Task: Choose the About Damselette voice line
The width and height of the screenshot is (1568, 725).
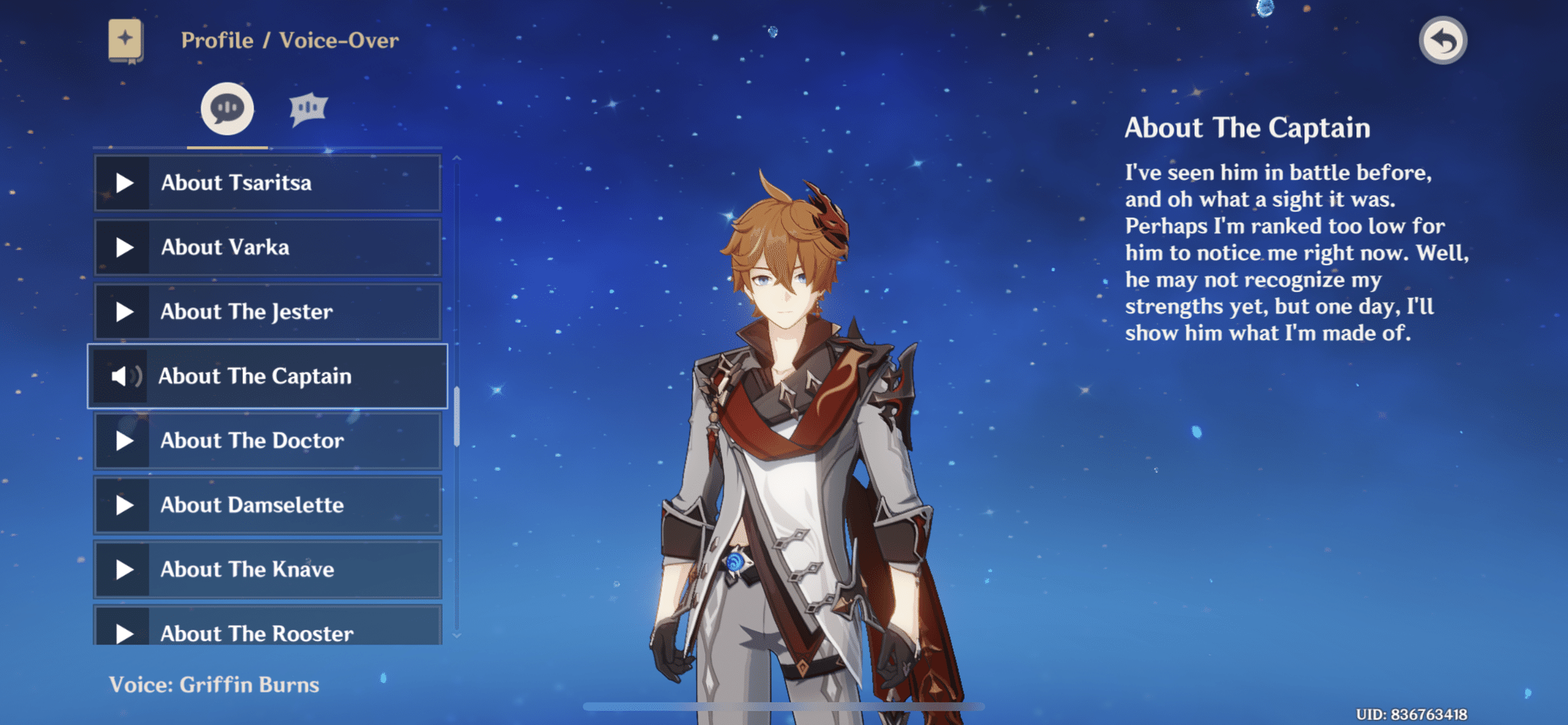Action: click(267, 505)
